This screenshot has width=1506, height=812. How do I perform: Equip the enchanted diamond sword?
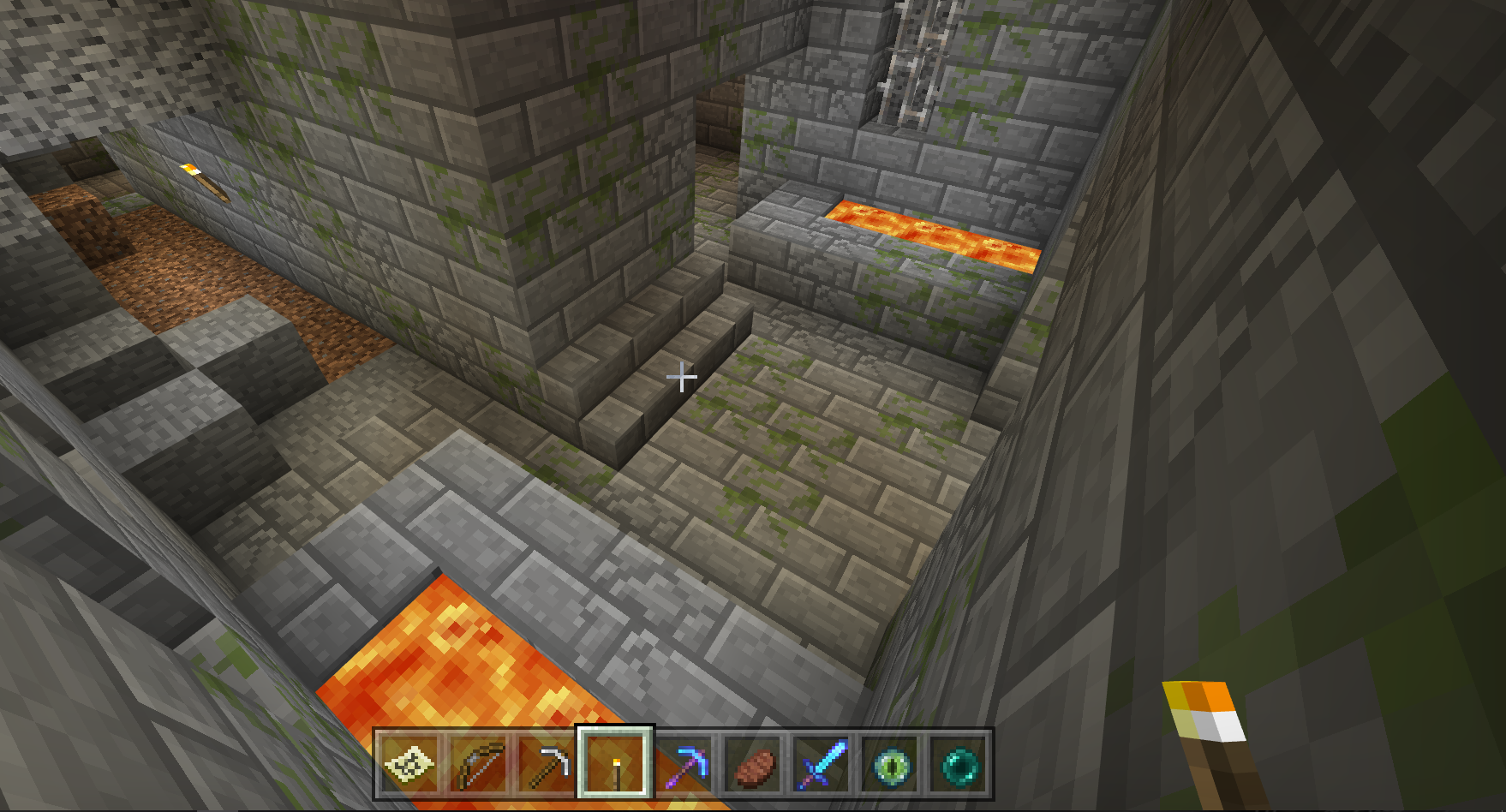[x=821, y=764]
